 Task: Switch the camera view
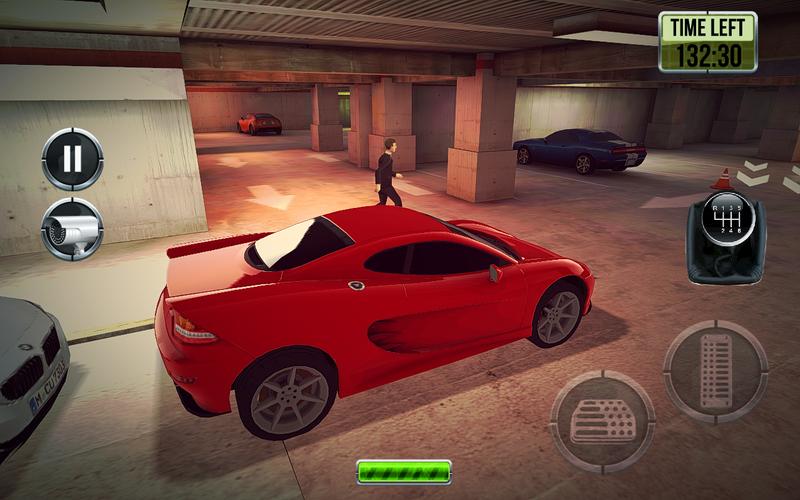click(x=72, y=229)
